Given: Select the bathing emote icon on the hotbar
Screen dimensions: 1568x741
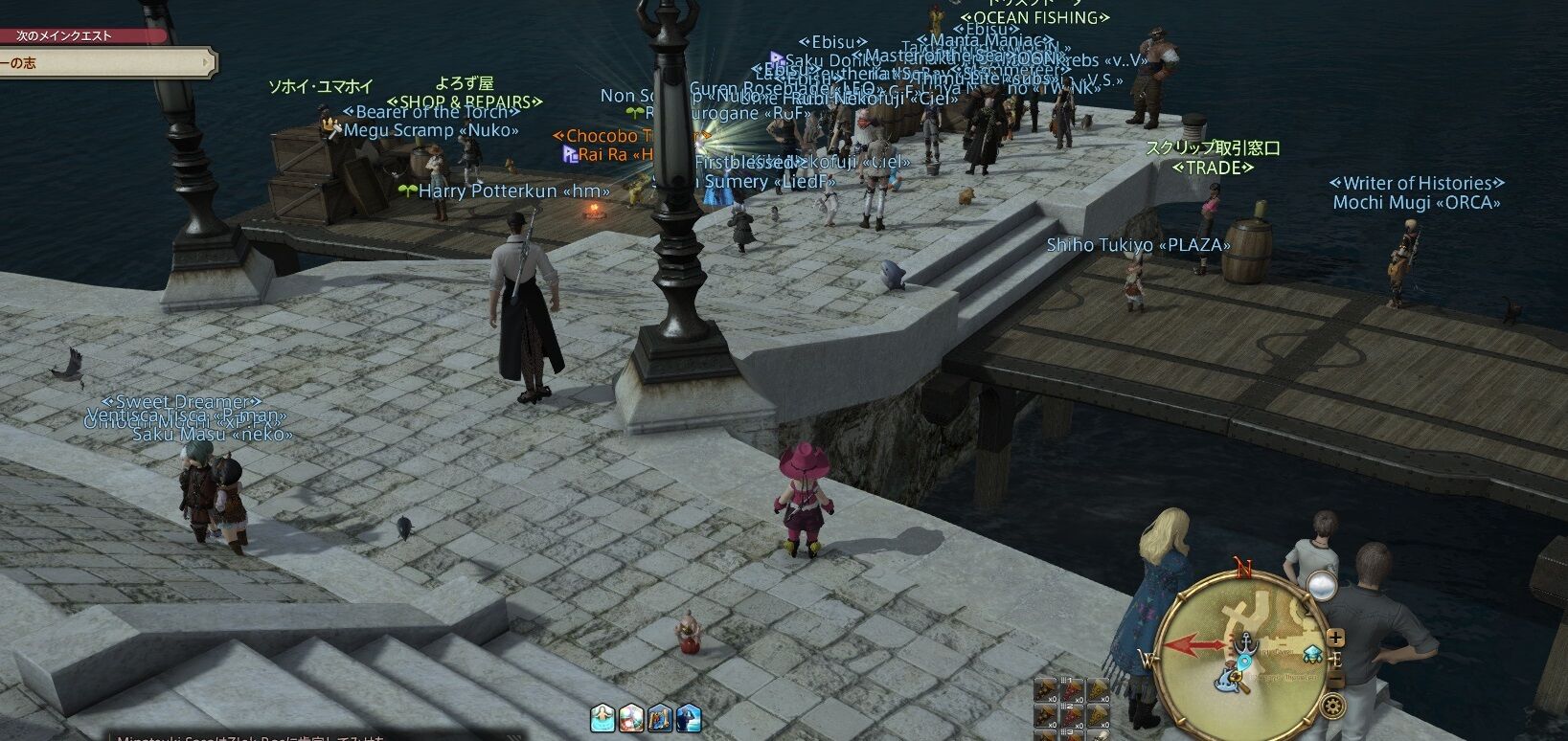Looking at the screenshot, I should (601, 716).
